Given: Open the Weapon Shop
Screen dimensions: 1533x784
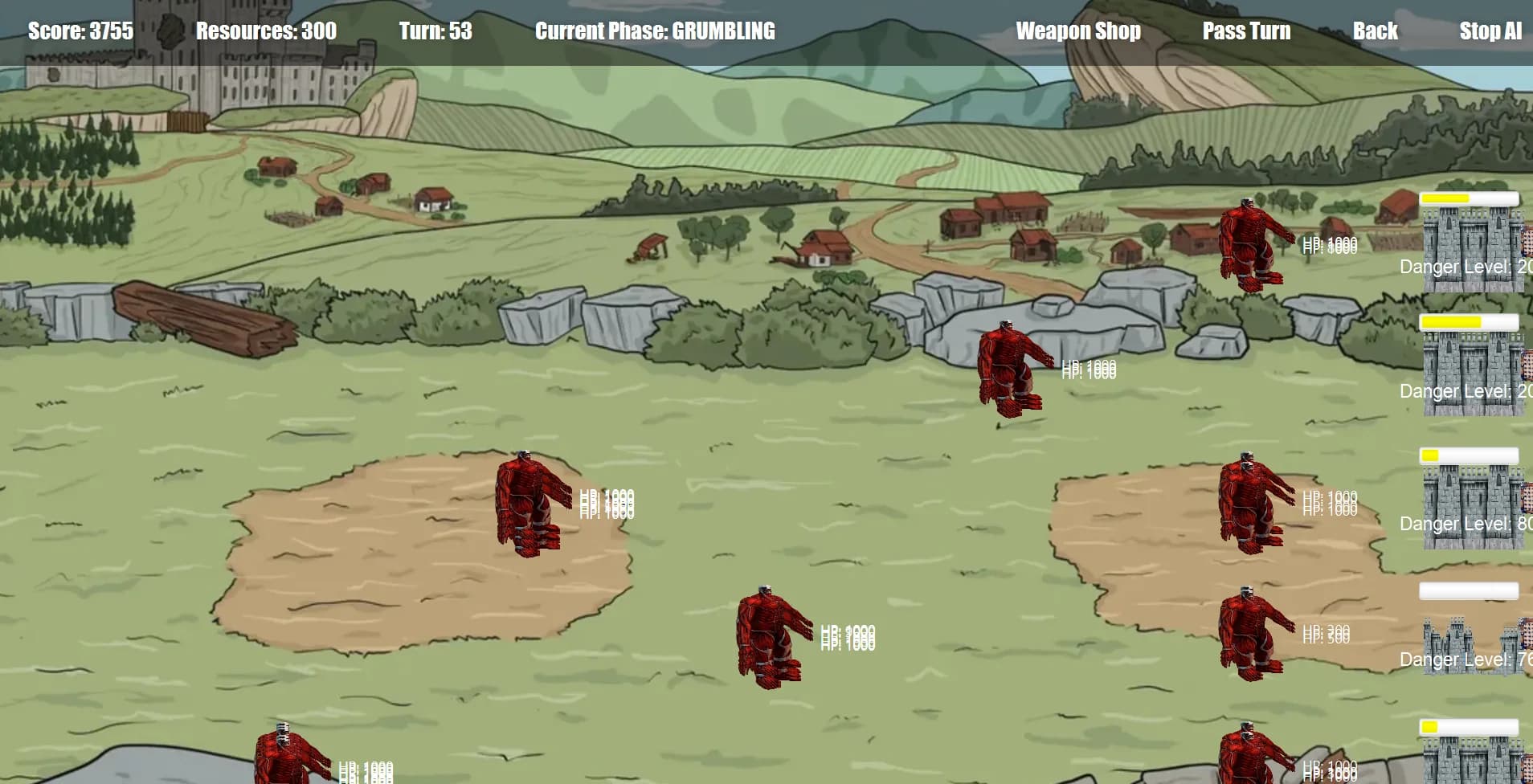Looking at the screenshot, I should coord(1078,31).
